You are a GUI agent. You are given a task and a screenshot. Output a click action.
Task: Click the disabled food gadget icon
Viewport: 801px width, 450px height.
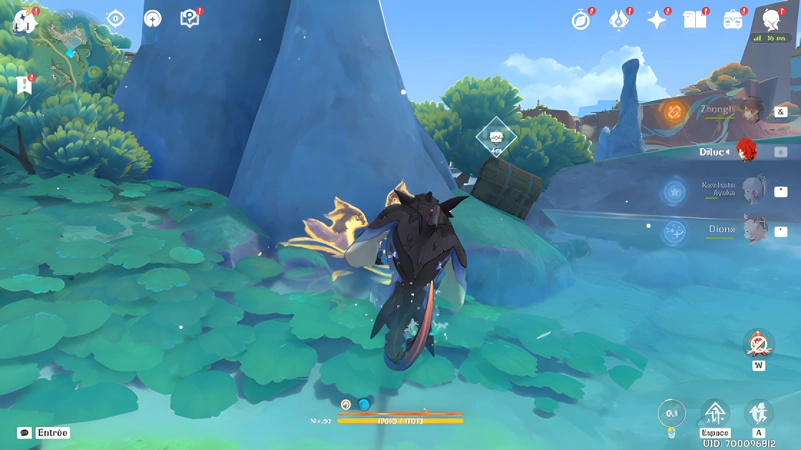(x=759, y=345)
